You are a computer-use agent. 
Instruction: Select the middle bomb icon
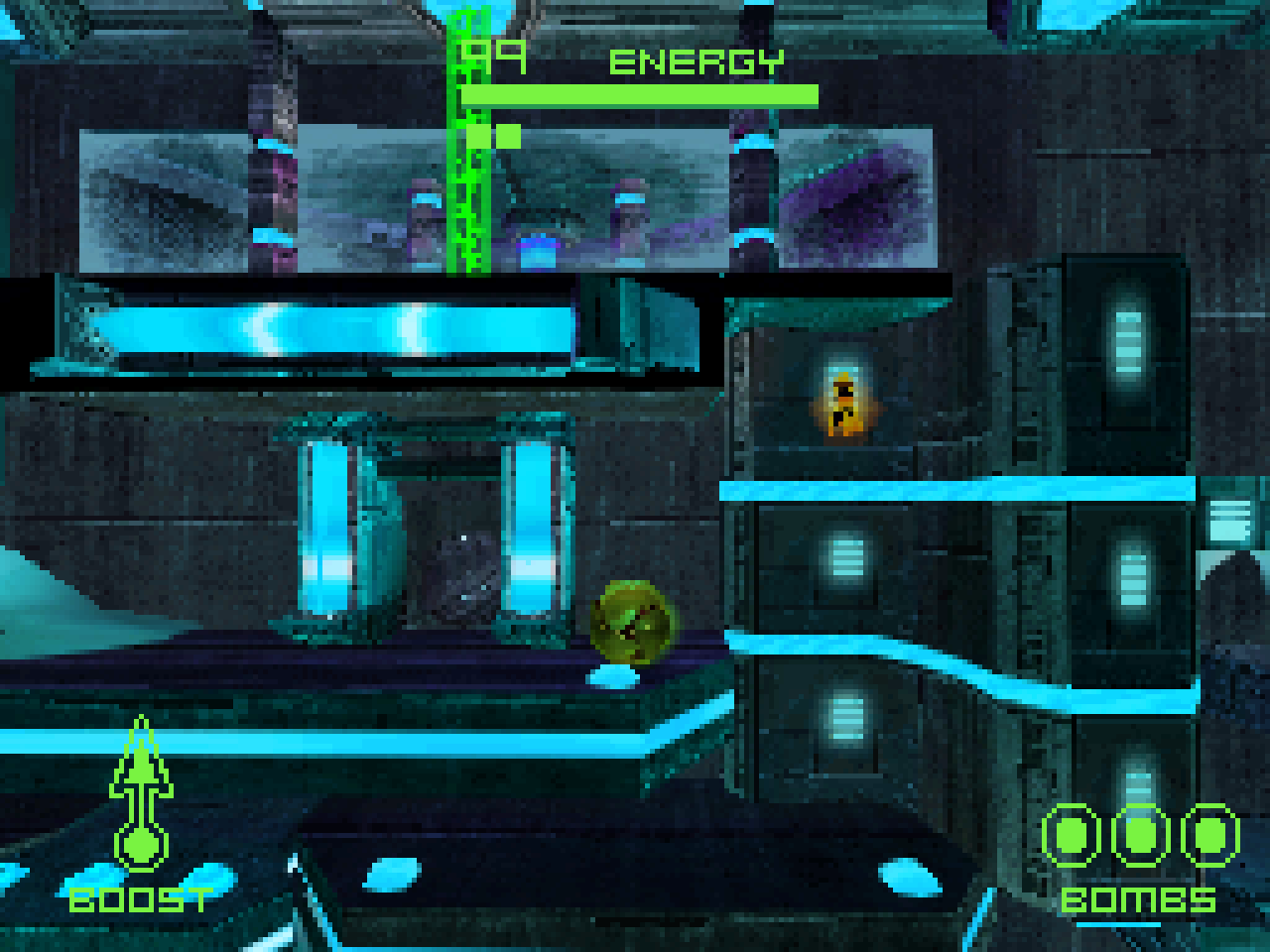(1142, 836)
